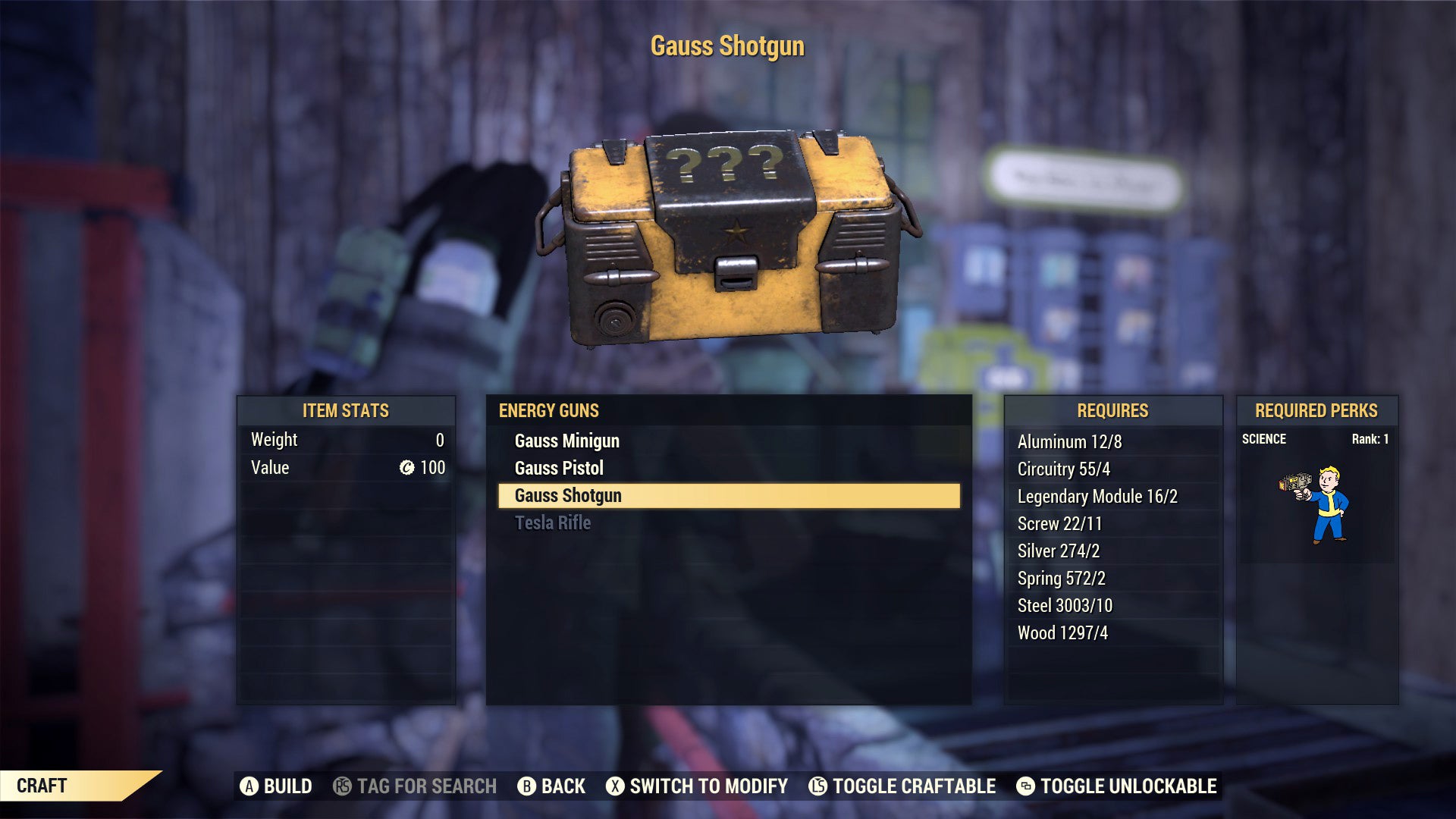Viewport: 1456px width, 819px height.
Task: Open the ENERGY GUNS category header
Action: click(x=548, y=411)
